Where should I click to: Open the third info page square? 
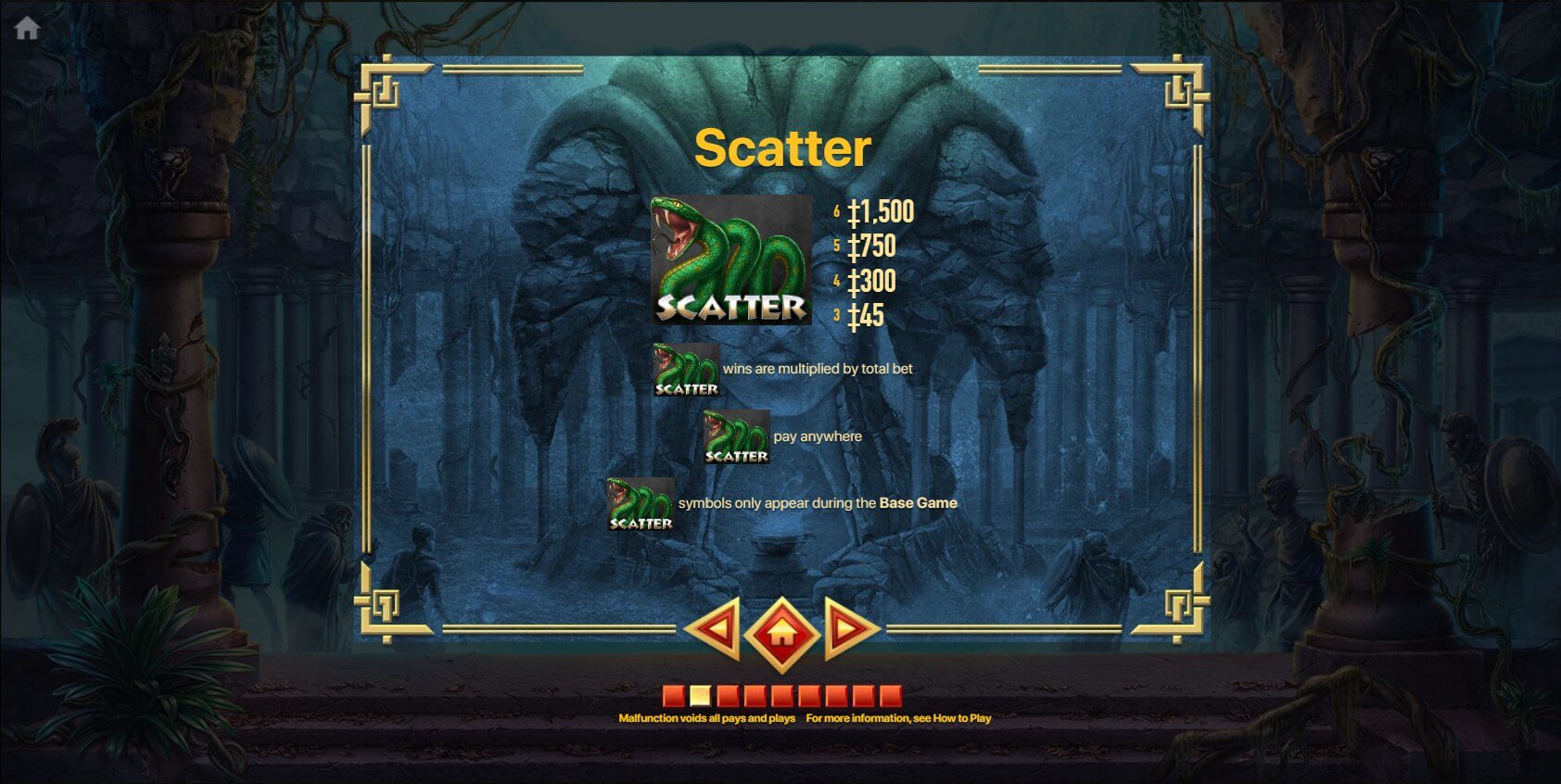[727, 696]
